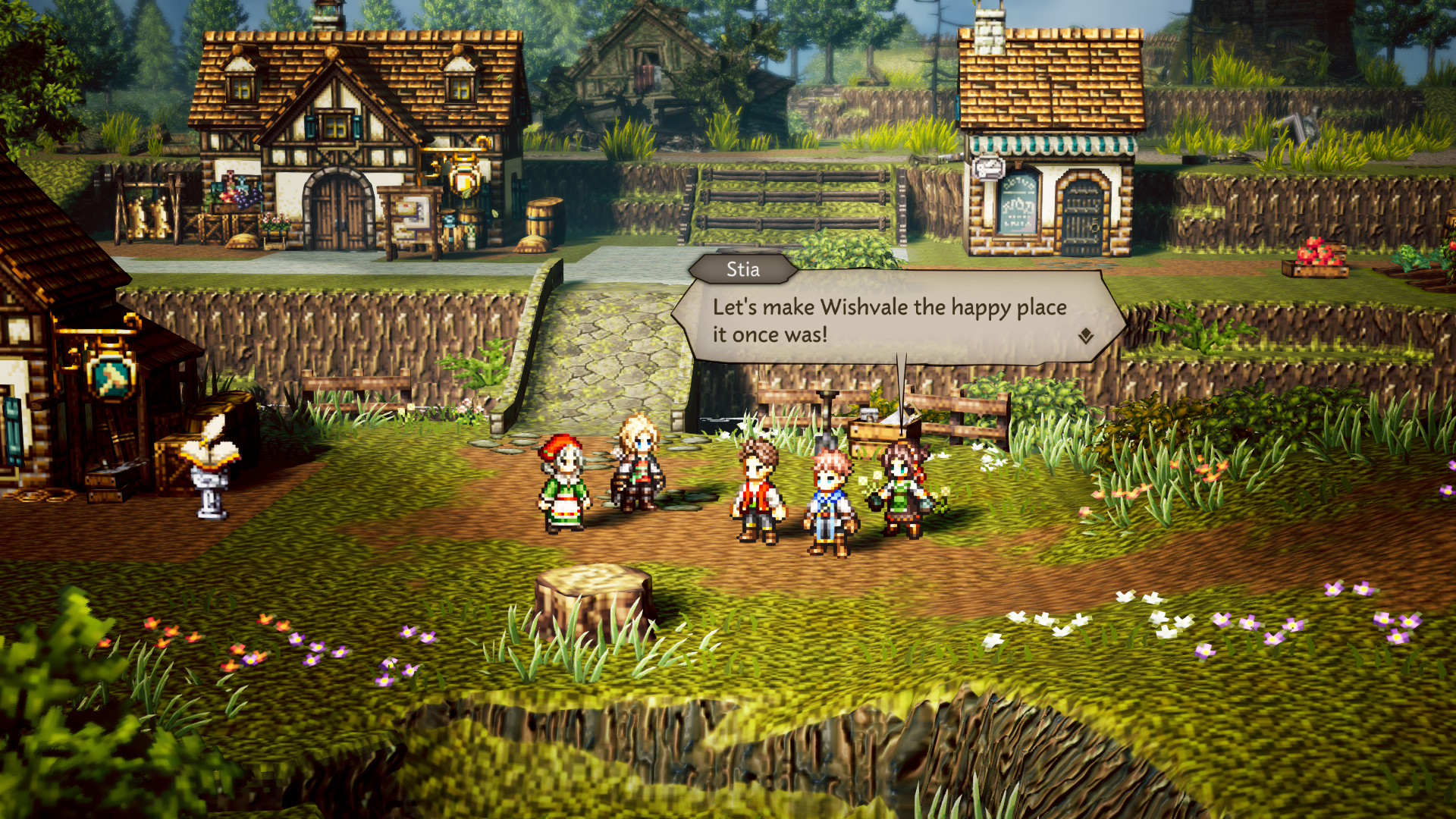The height and width of the screenshot is (819, 1456).
Task: Click Stia's dialogue speech bubble
Action: click(895, 319)
